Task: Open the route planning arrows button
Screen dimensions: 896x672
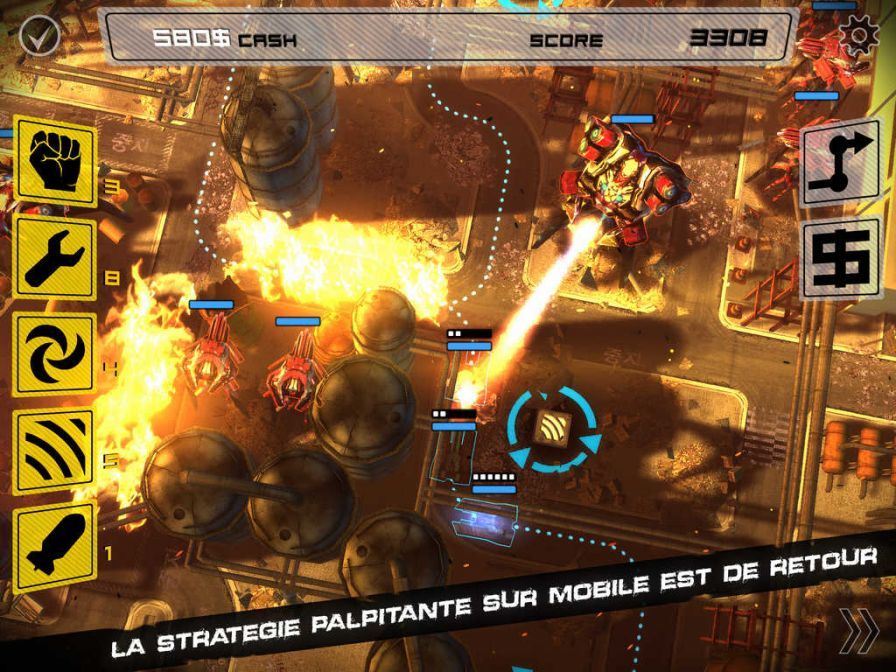Action: (x=840, y=163)
